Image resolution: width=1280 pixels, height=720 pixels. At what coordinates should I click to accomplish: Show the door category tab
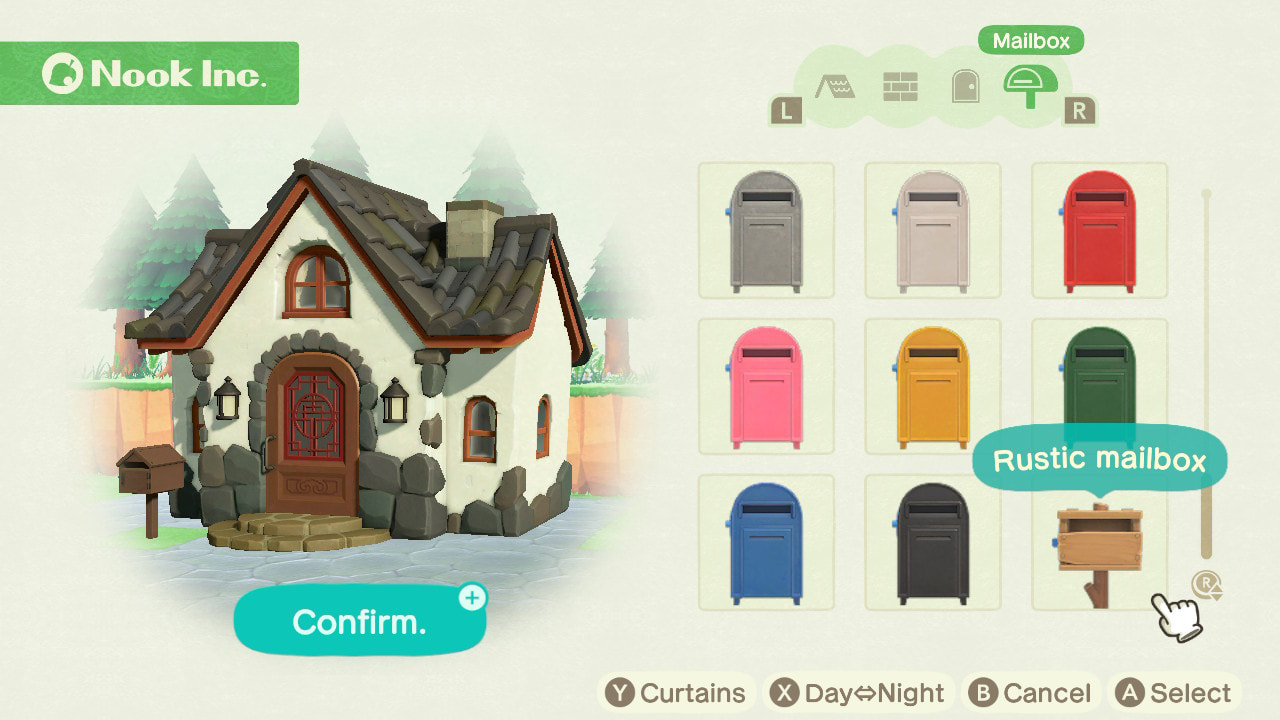click(964, 87)
